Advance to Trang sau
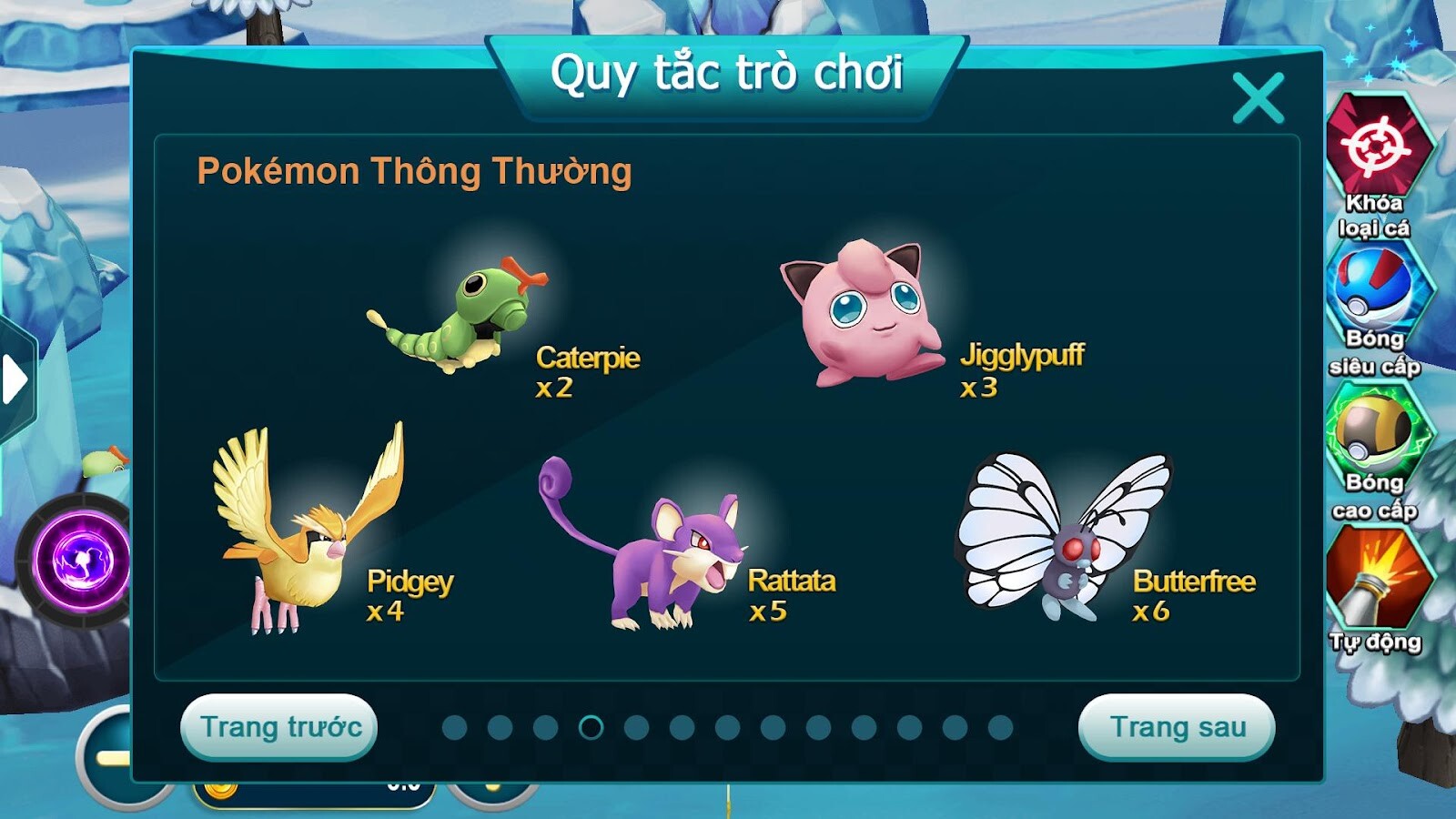The image size is (1456, 819). (x=1176, y=728)
